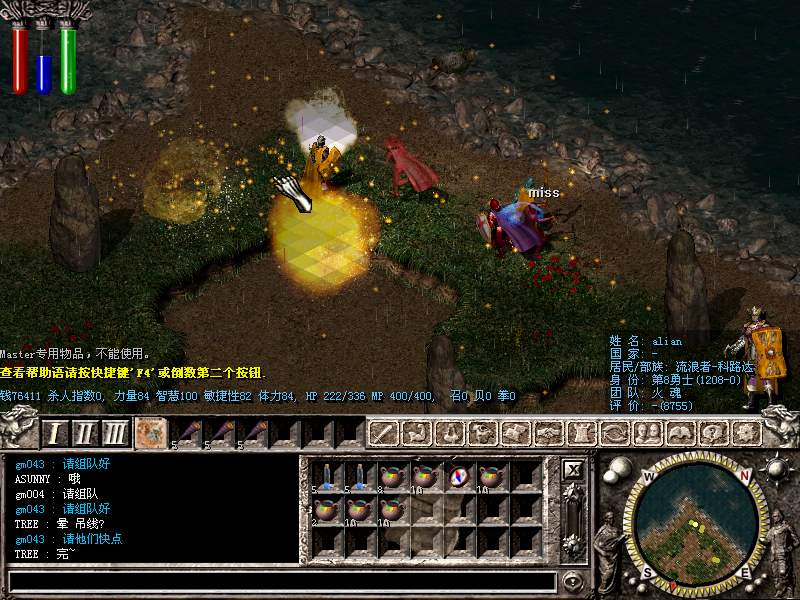
Task: Open the castle tower icon button
Action: (x=581, y=433)
